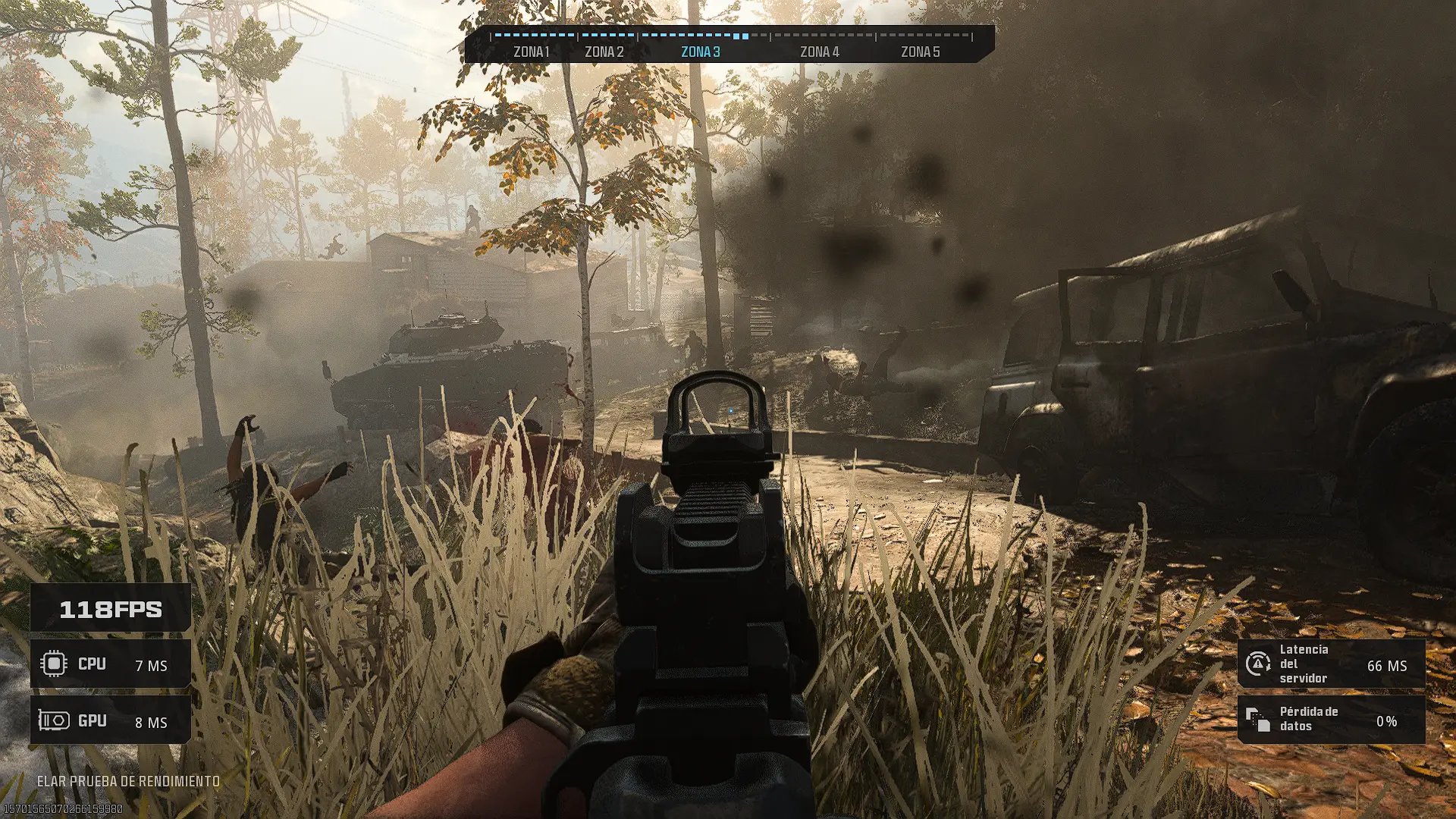Select the ZONA 1 benchmark segment

pyautogui.click(x=531, y=52)
